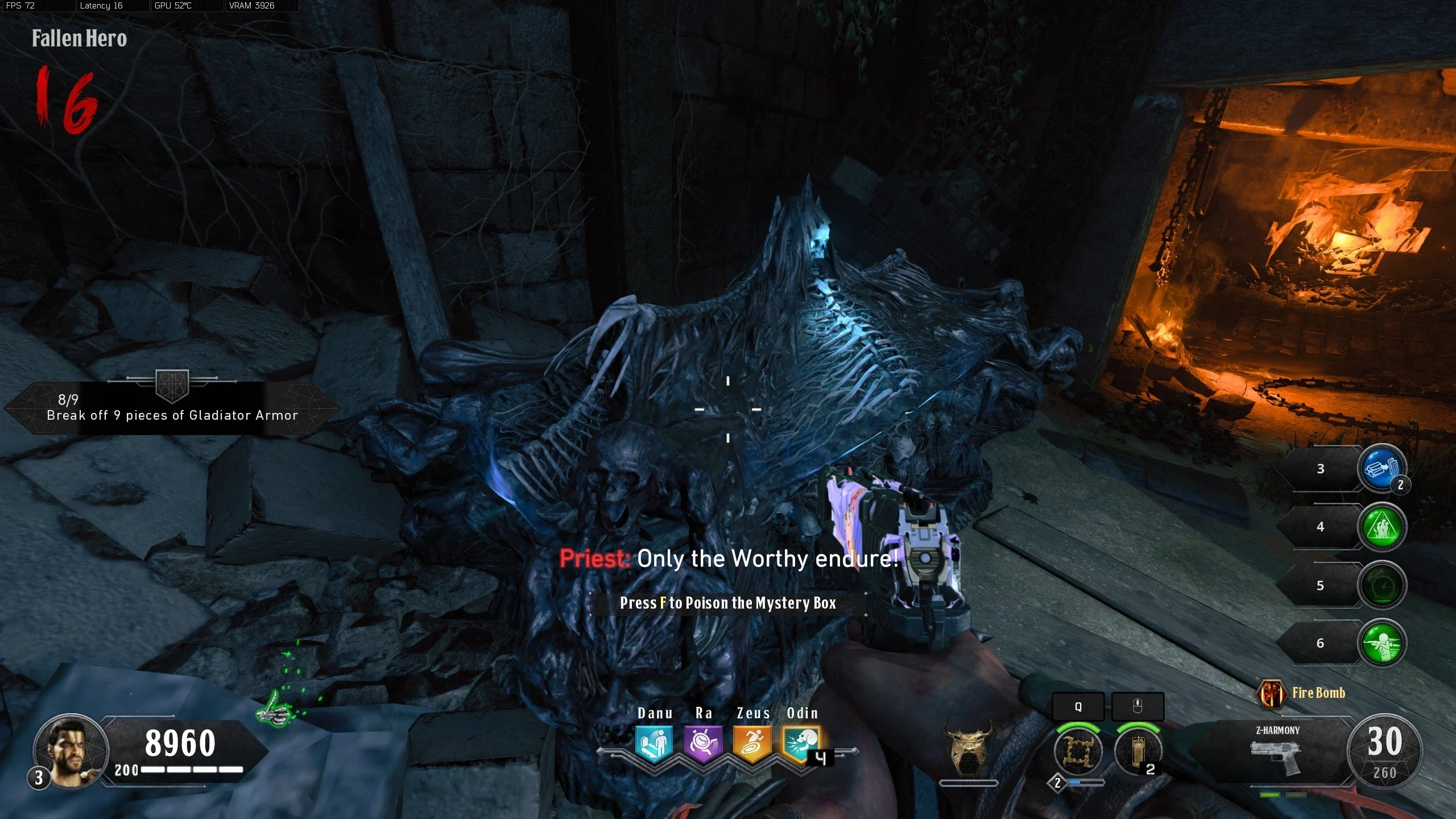The height and width of the screenshot is (819, 1456).
Task: Use the green flame-warning elixir in slot 4
Action: (x=1382, y=527)
